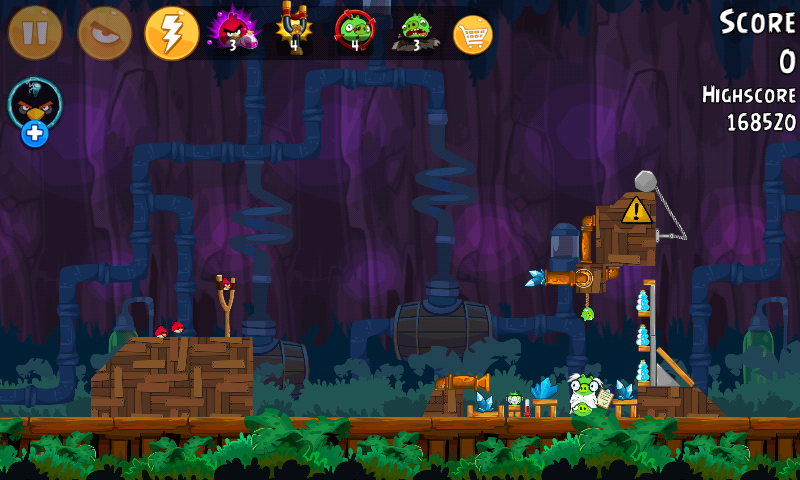Toggle the lightning bolt power-ups bar
Screen dimensions: 800x480
[x=172, y=33]
